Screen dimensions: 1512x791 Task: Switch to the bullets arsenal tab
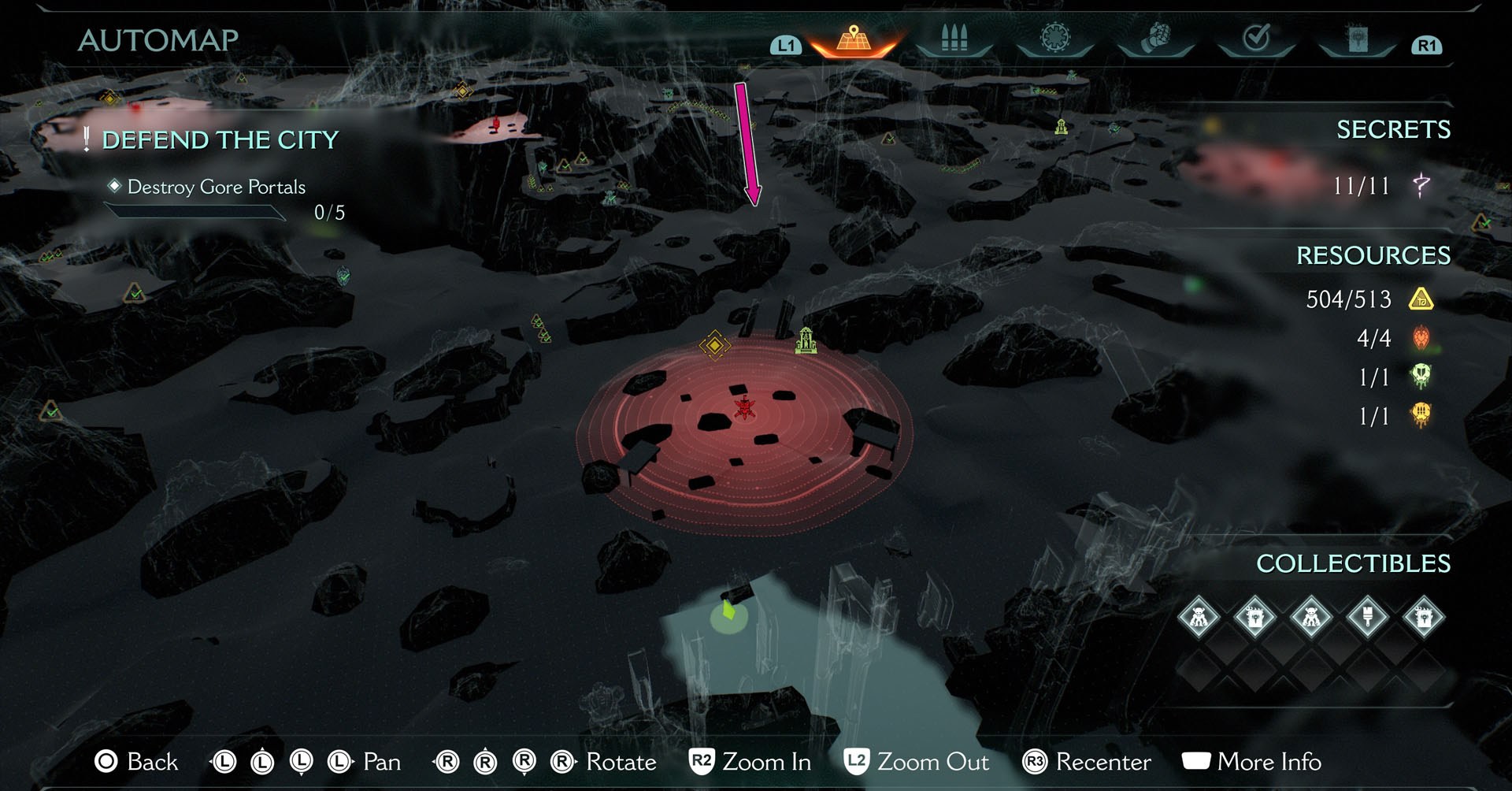click(x=954, y=39)
